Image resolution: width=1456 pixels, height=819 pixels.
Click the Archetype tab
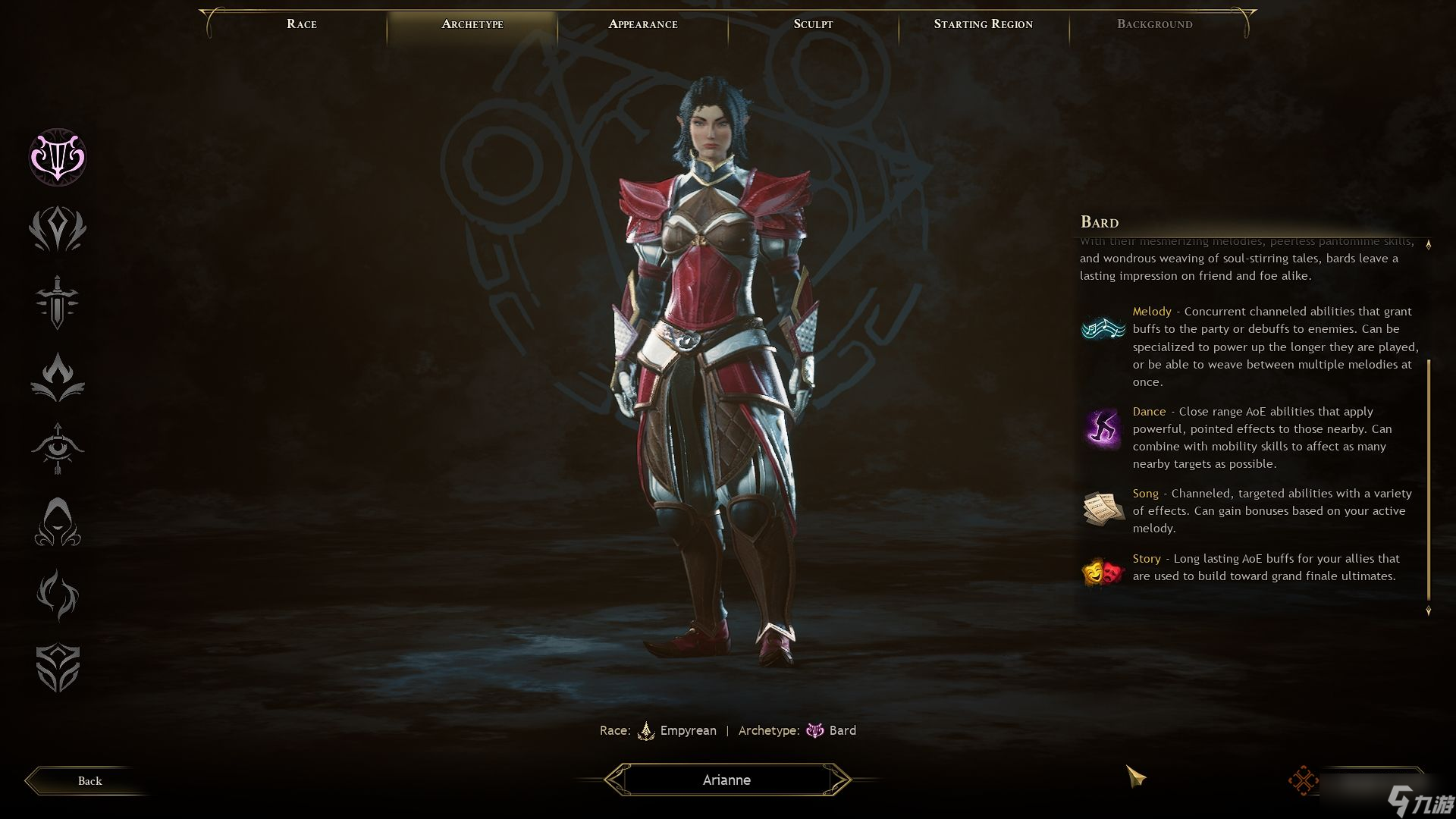tap(472, 24)
